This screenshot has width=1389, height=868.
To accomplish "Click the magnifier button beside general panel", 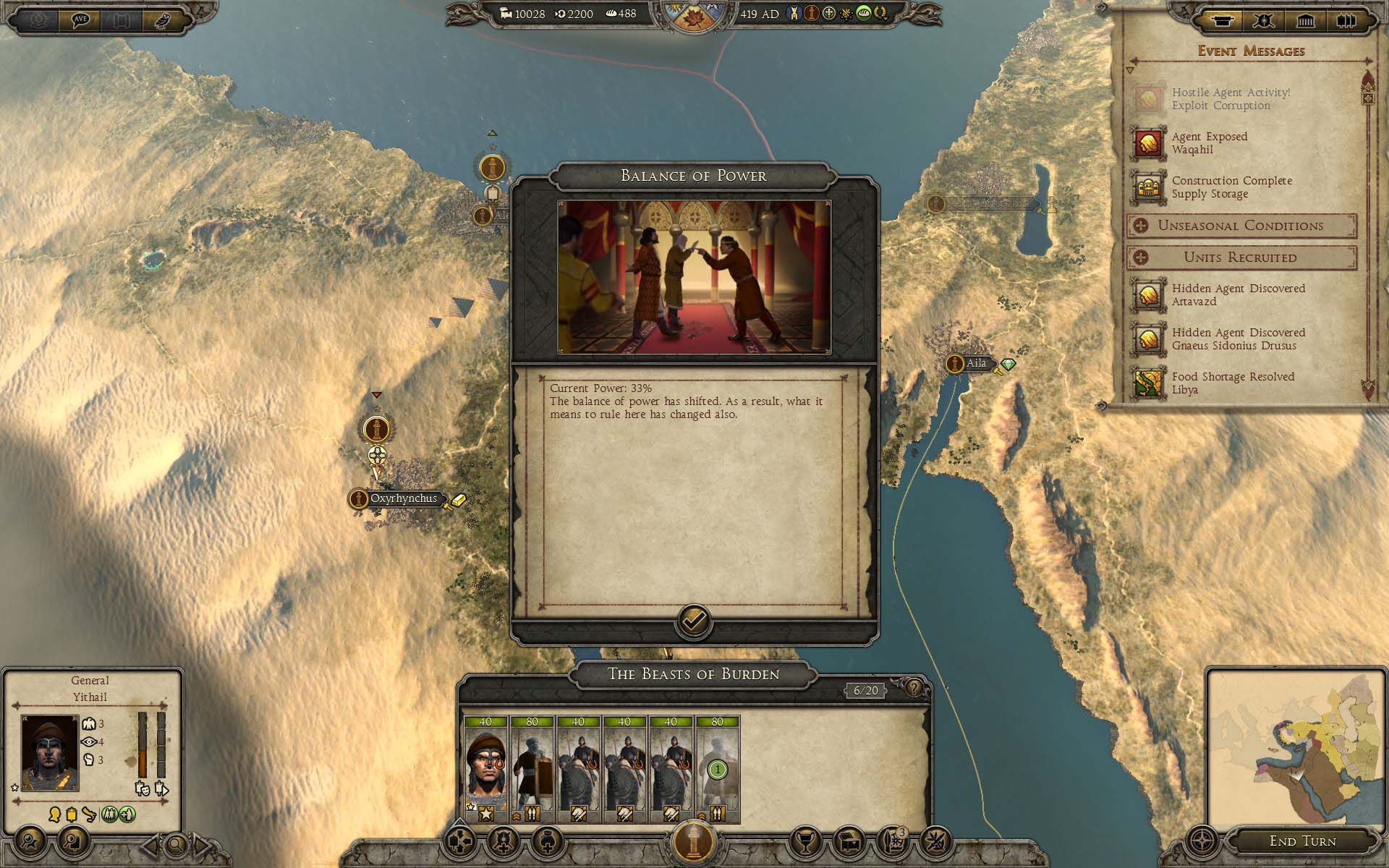I will pos(176,843).
